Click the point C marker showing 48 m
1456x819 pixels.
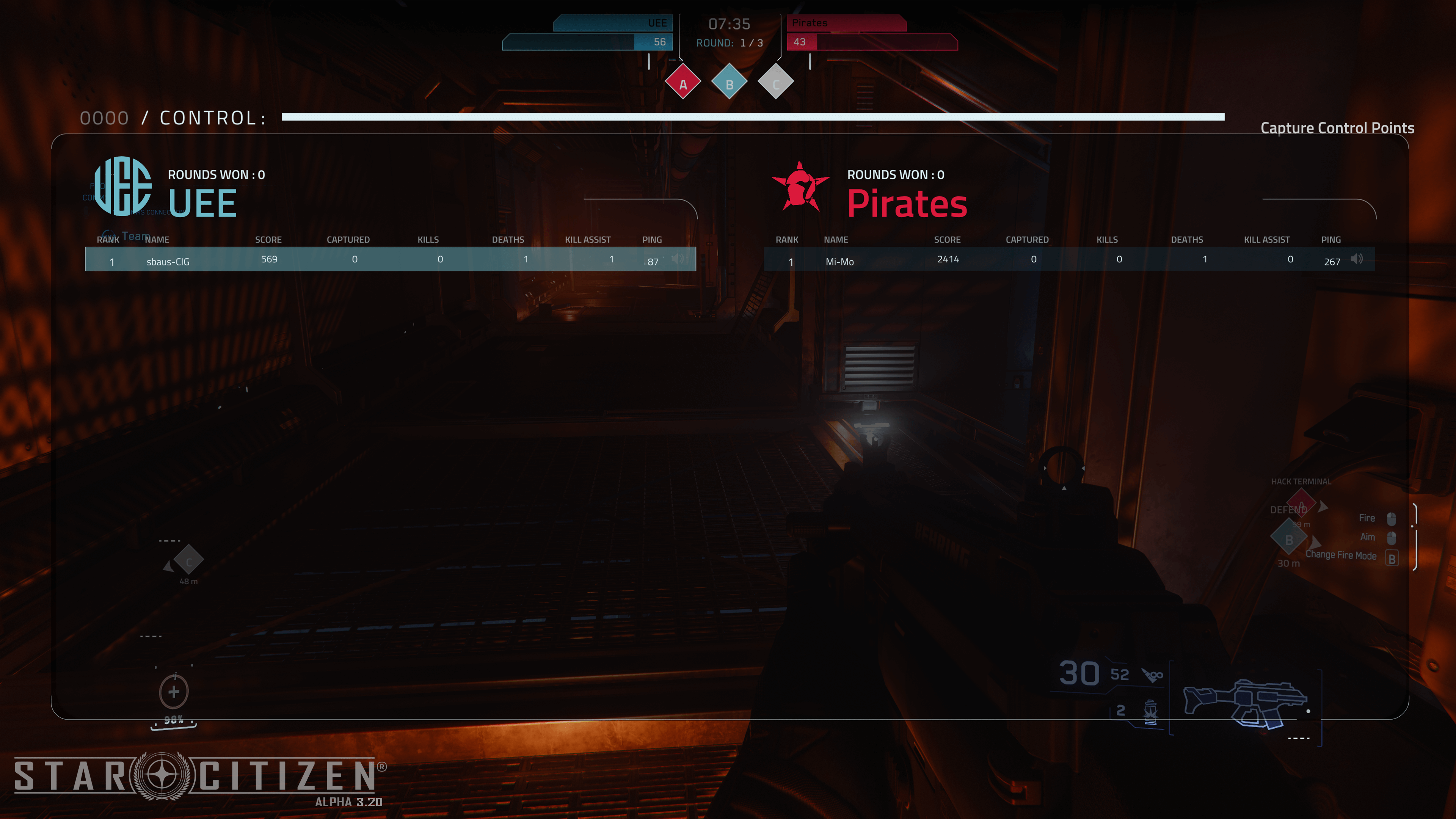click(x=188, y=561)
